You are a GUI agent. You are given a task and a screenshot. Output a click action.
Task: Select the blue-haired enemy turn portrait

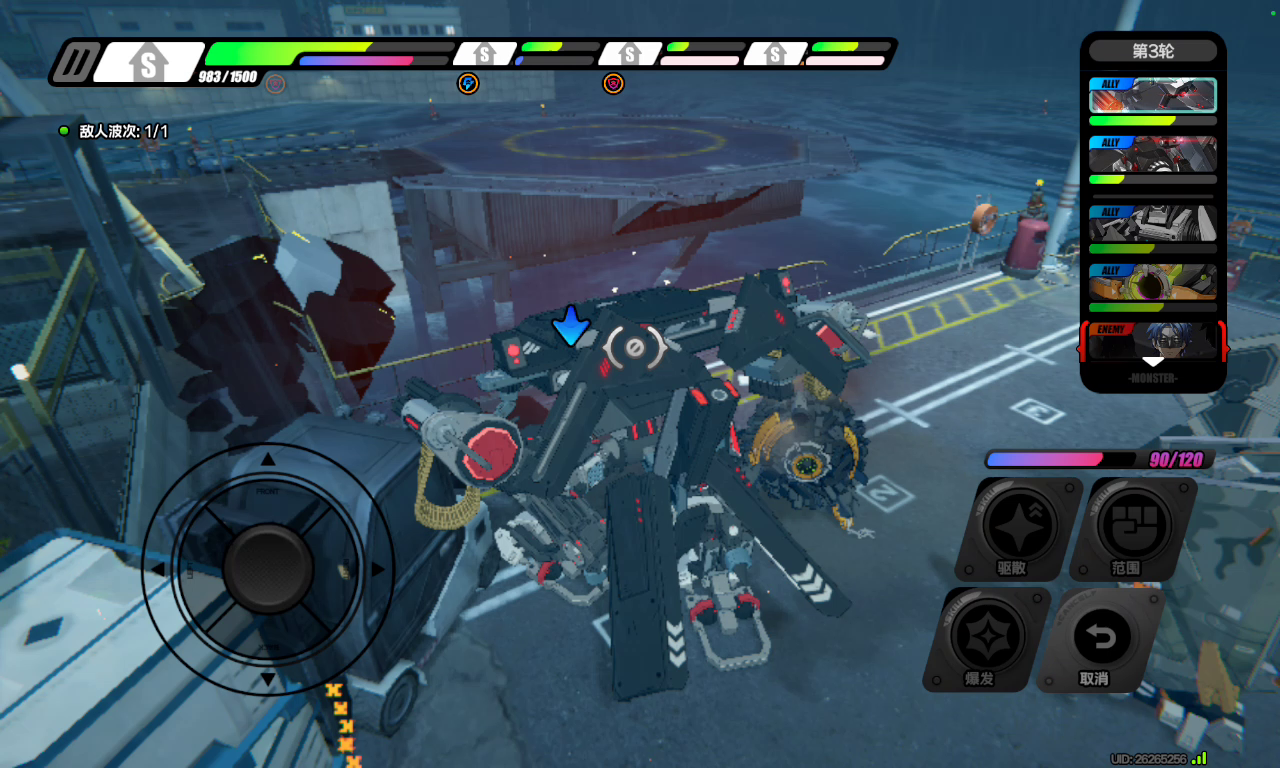(x=1152, y=341)
